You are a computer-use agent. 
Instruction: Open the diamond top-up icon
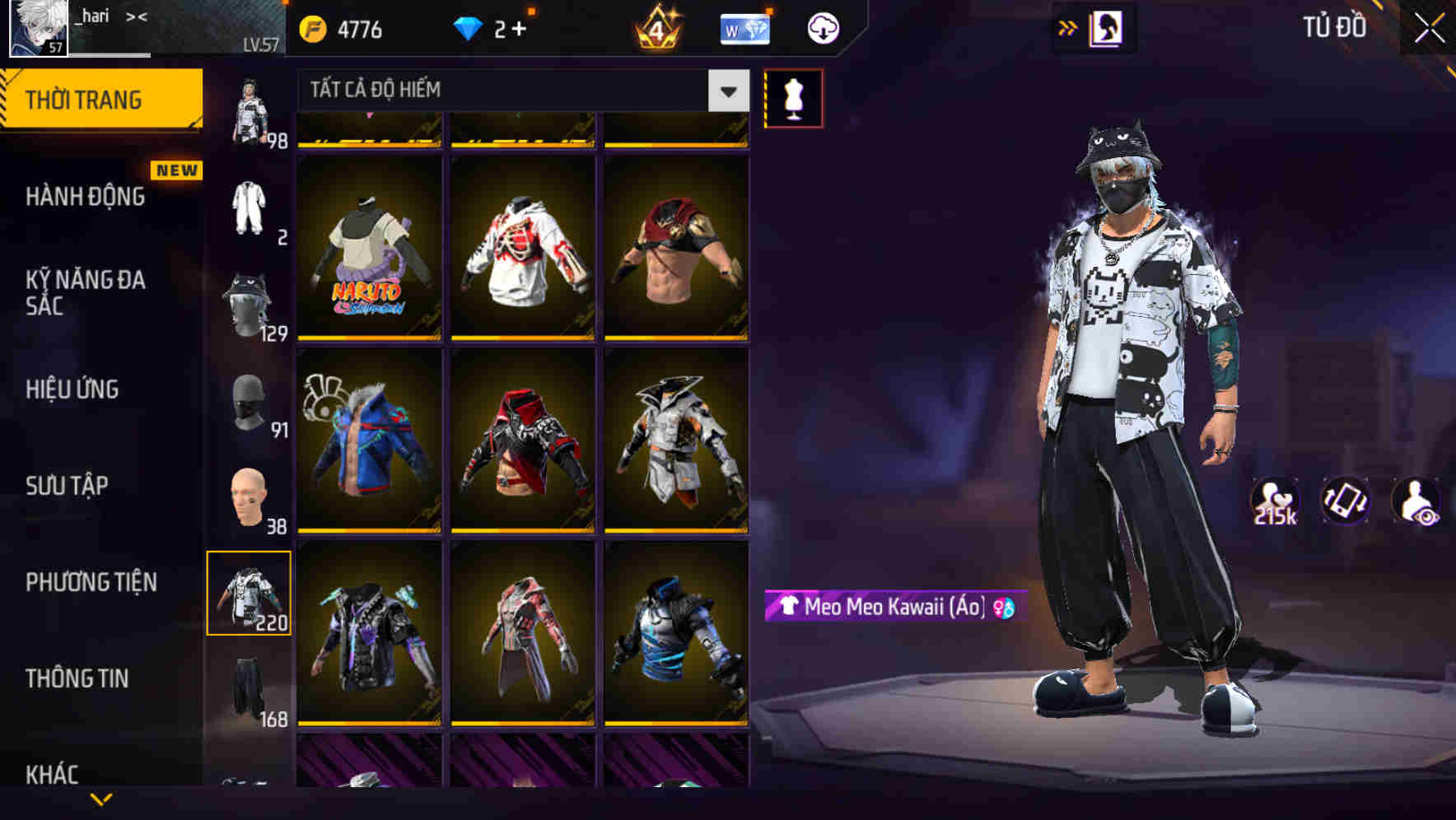point(469,27)
